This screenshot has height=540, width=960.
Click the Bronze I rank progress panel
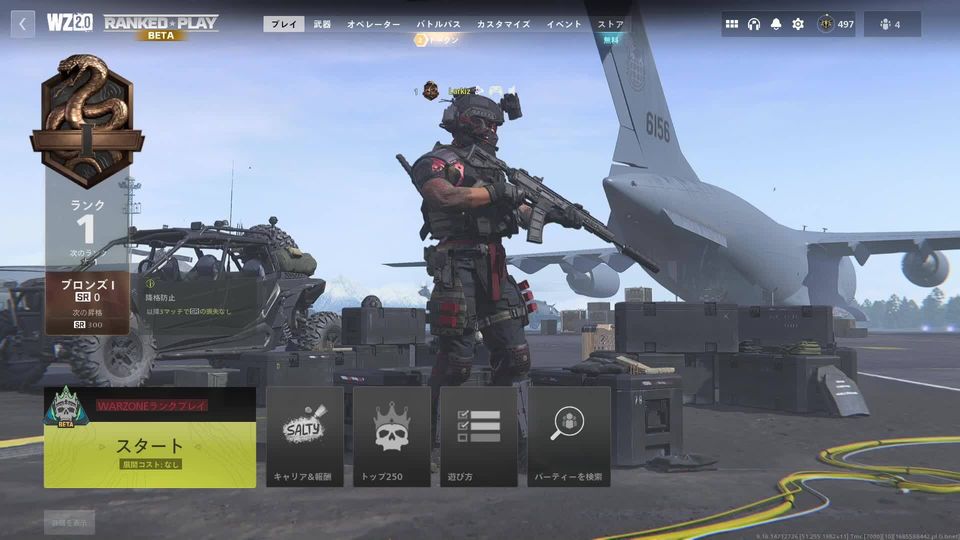(87, 302)
